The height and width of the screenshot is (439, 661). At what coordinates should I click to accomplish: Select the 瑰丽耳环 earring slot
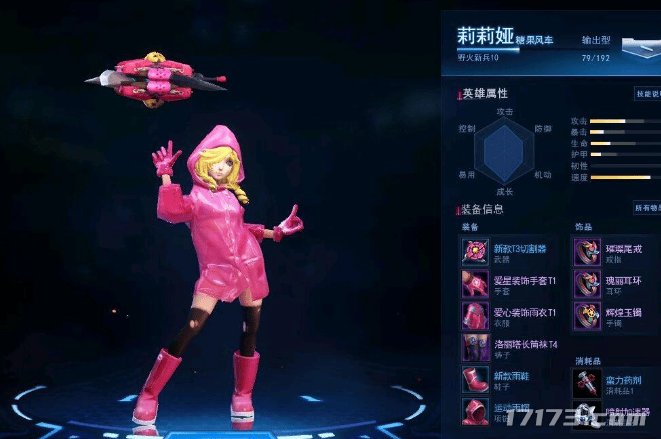coord(587,284)
